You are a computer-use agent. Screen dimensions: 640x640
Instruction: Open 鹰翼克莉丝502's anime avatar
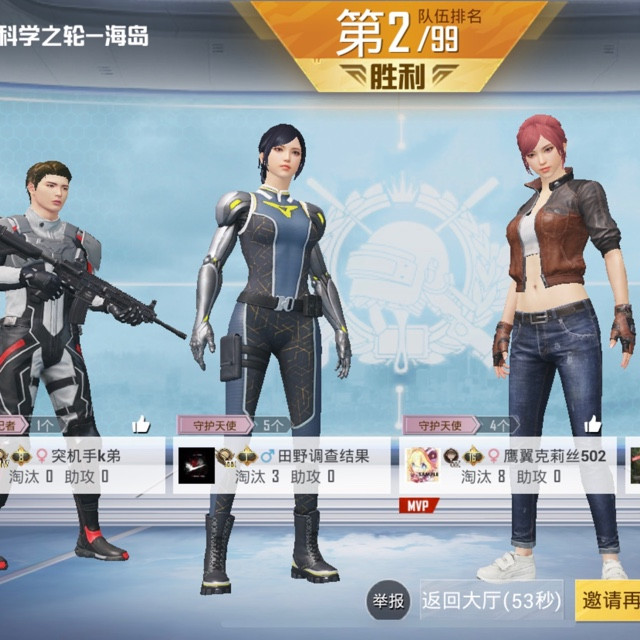point(422,466)
